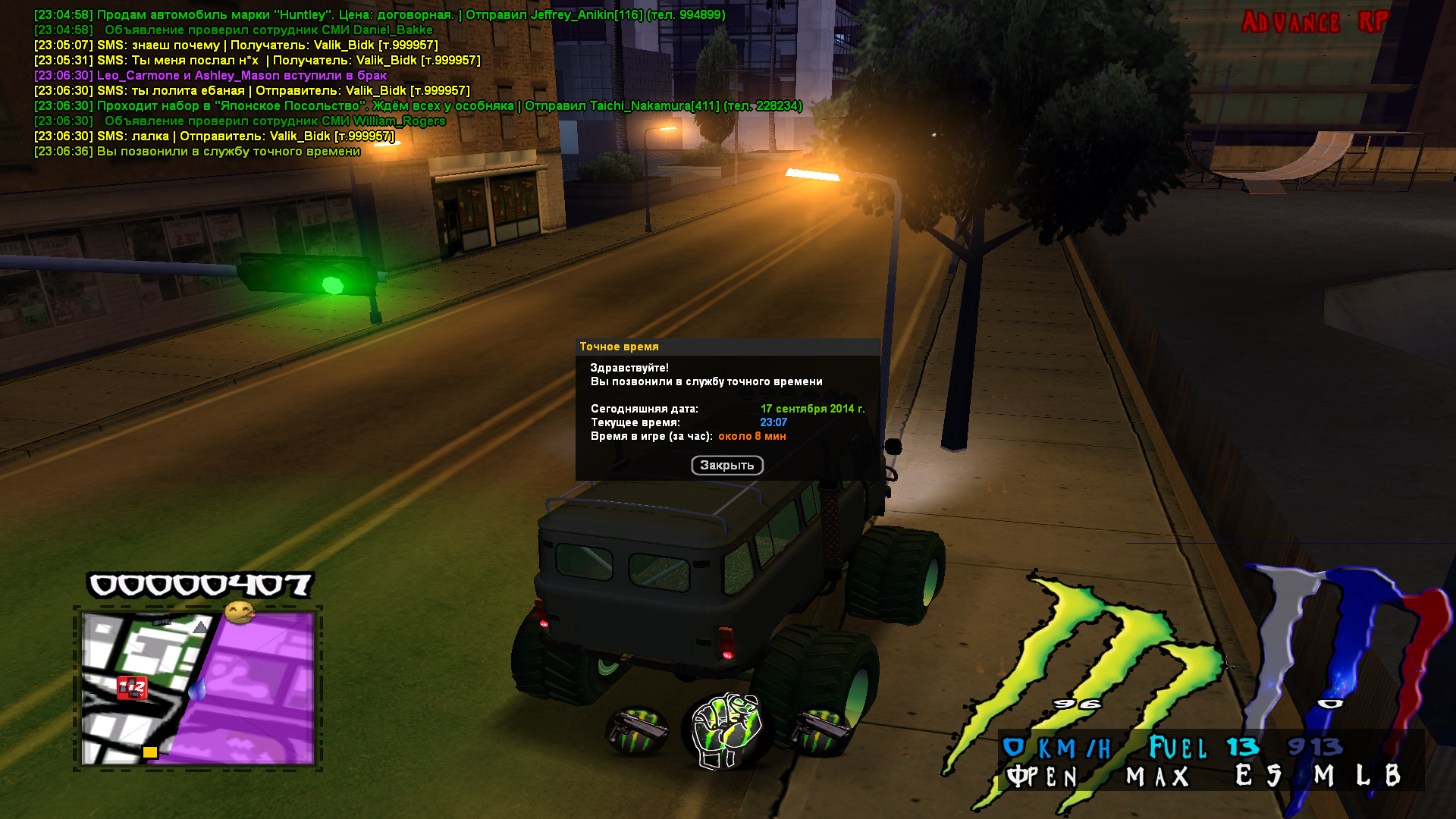The width and height of the screenshot is (1456, 819).
Task: Click the yellow square marker on the minimap
Action: click(150, 752)
